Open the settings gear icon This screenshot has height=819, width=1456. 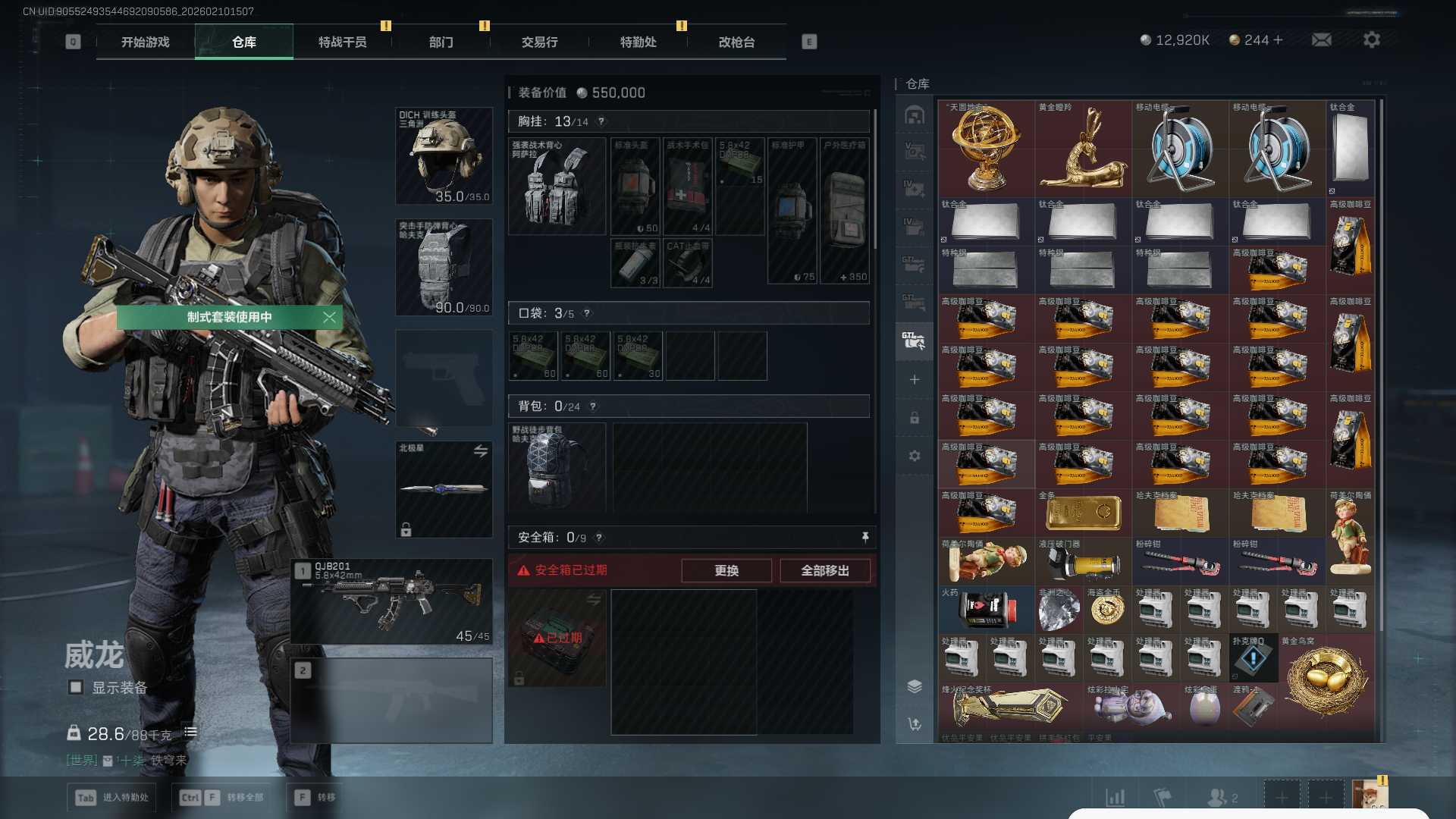point(1371,39)
